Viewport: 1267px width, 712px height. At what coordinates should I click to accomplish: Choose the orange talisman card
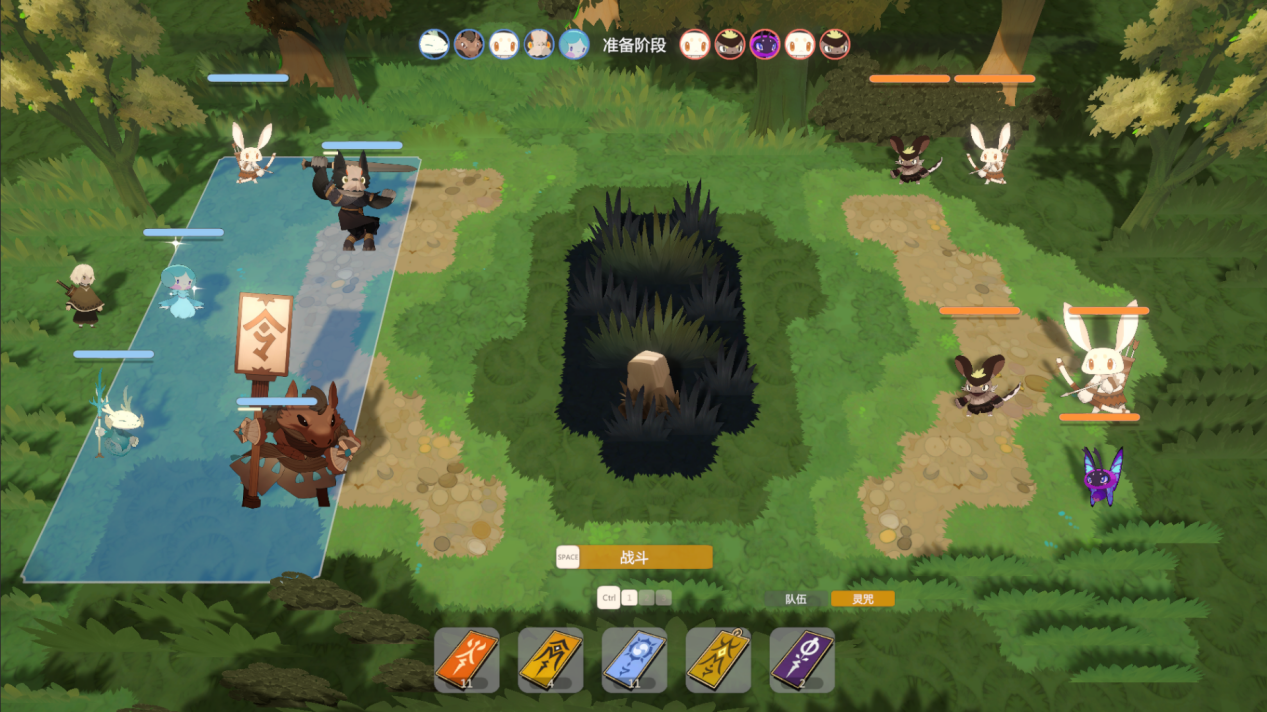pos(467,660)
